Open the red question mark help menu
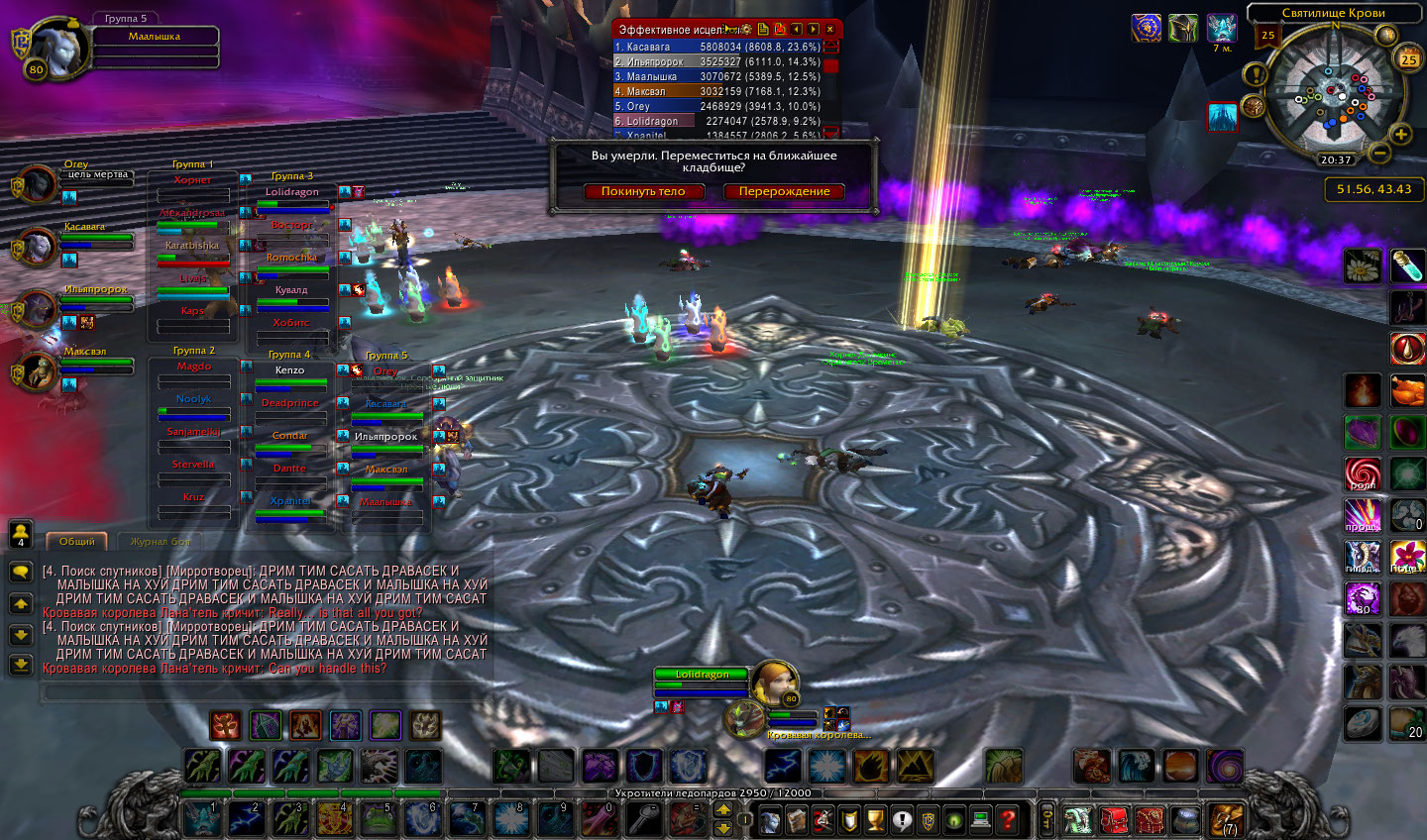The image size is (1427, 840). click(x=1007, y=819)
